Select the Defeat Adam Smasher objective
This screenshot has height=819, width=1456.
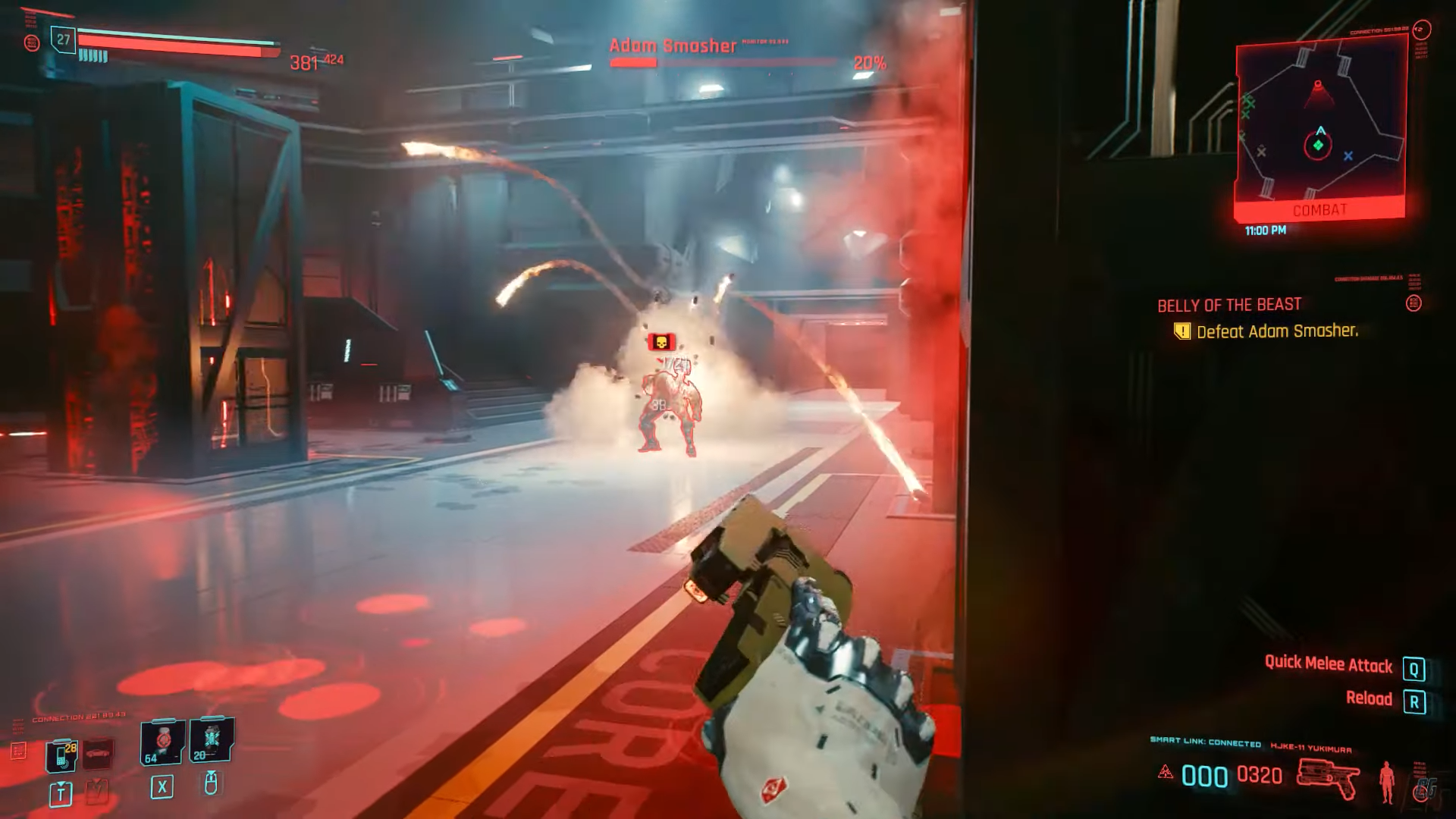(x=1276, y=331)
